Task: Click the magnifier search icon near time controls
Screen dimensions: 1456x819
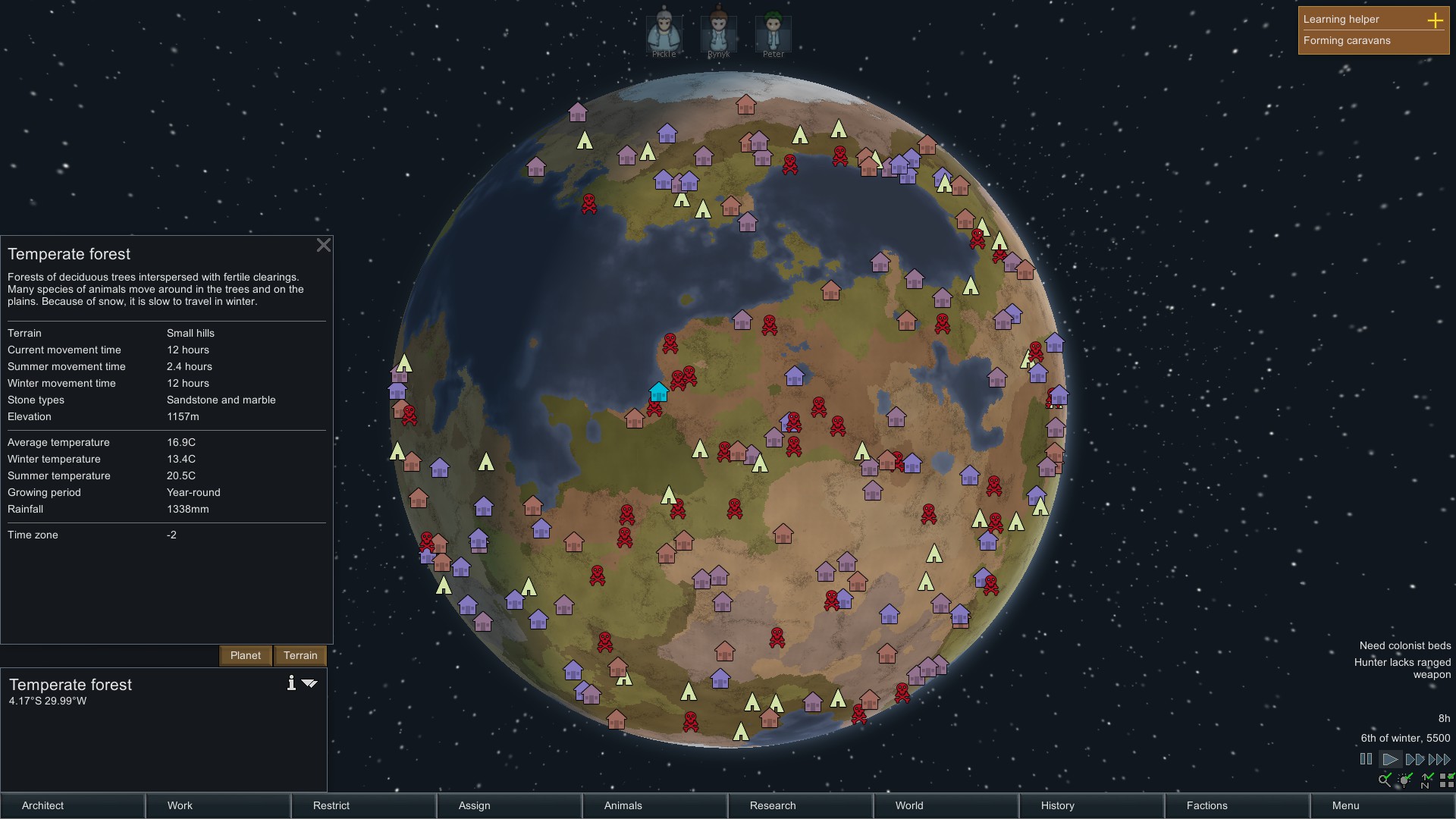Action: click(x=1385, y=780)
